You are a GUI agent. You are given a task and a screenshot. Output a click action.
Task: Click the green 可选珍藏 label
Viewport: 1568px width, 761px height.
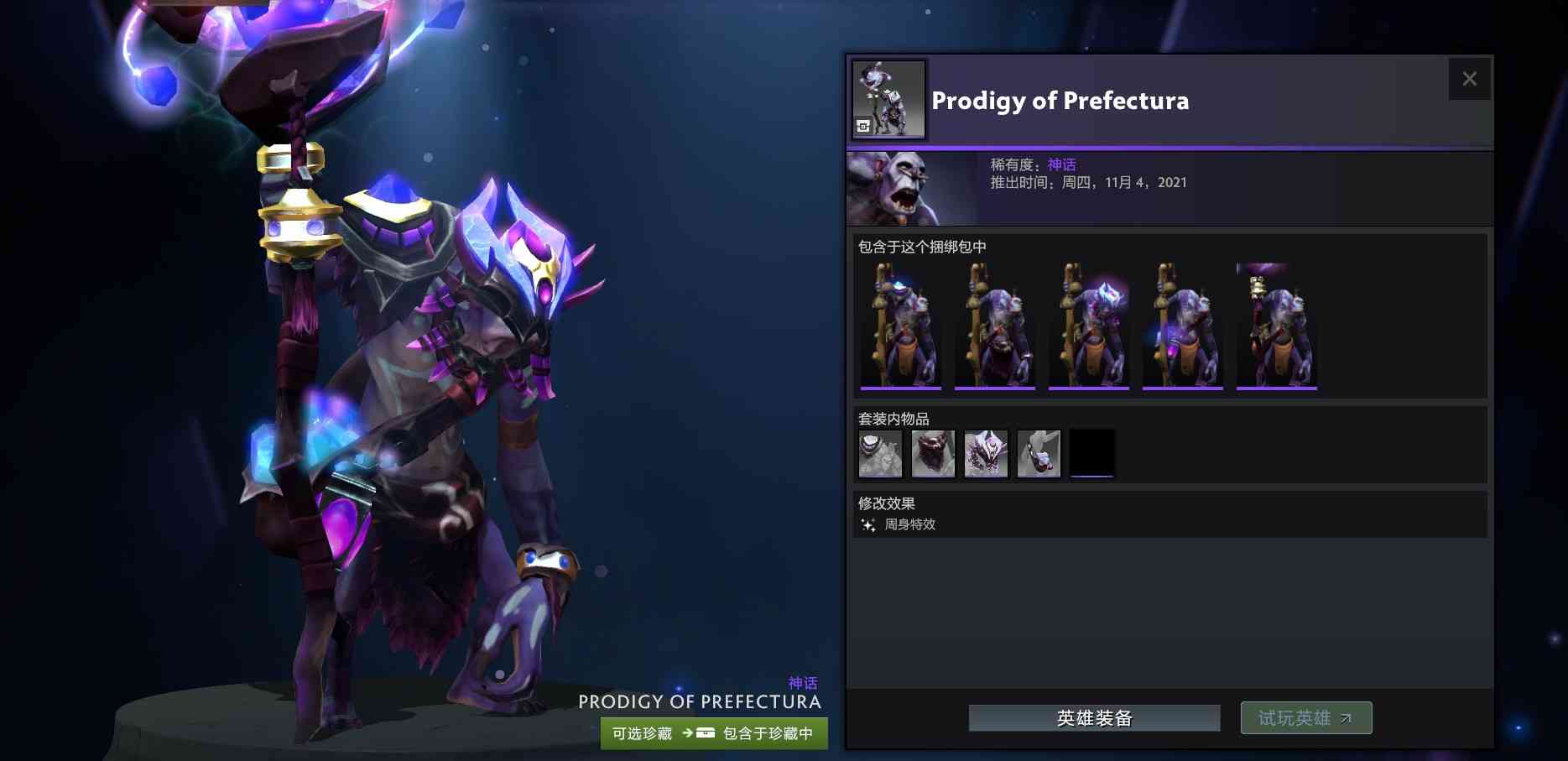pos(641,732)
